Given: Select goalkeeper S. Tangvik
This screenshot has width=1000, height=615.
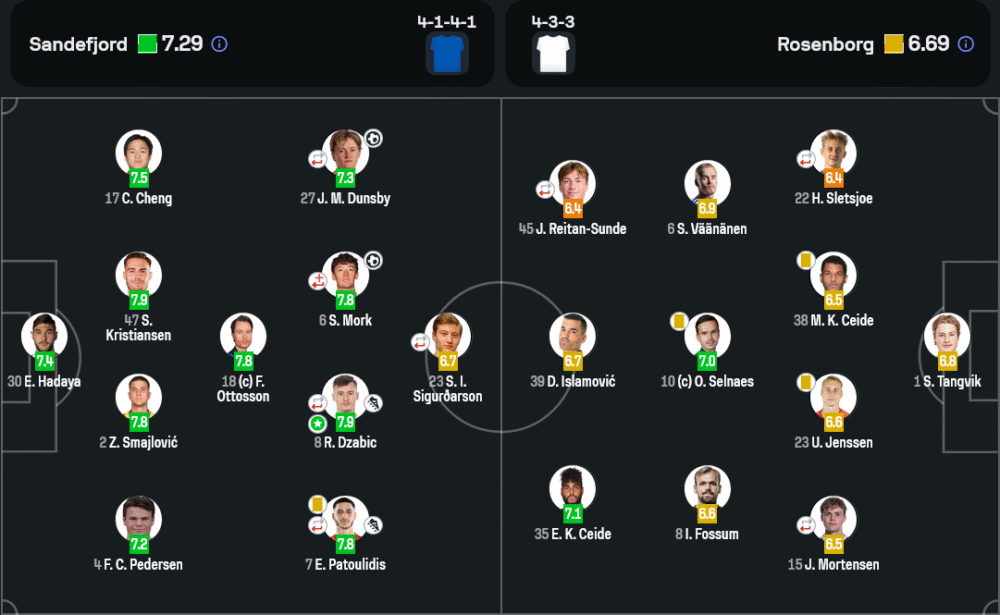Looking at the screenshot, I should 946,336.
